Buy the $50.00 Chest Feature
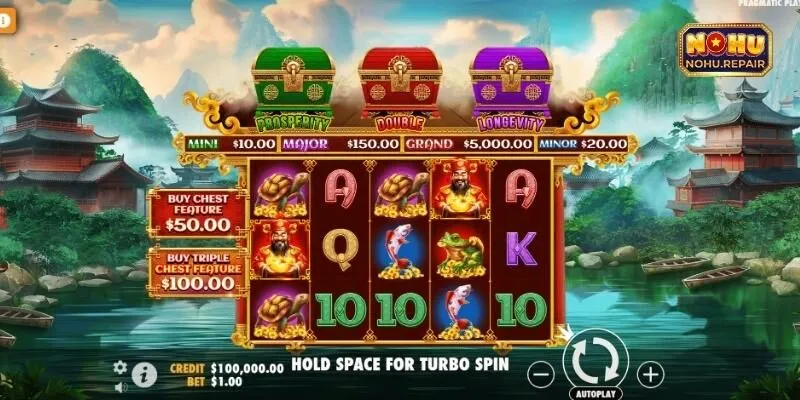 pos(196,213)
